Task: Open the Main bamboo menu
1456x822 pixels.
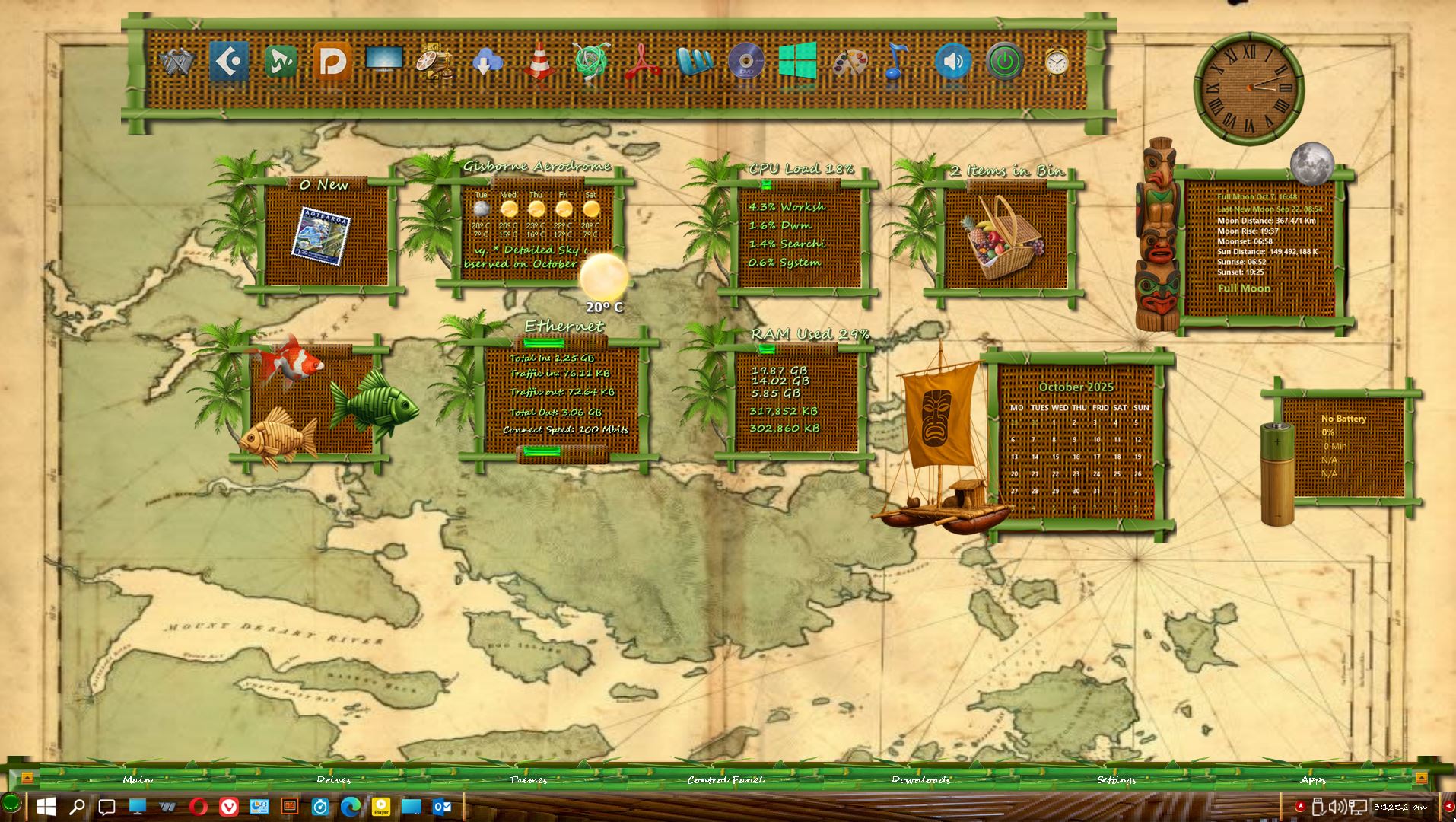Action: click(138, 779)
